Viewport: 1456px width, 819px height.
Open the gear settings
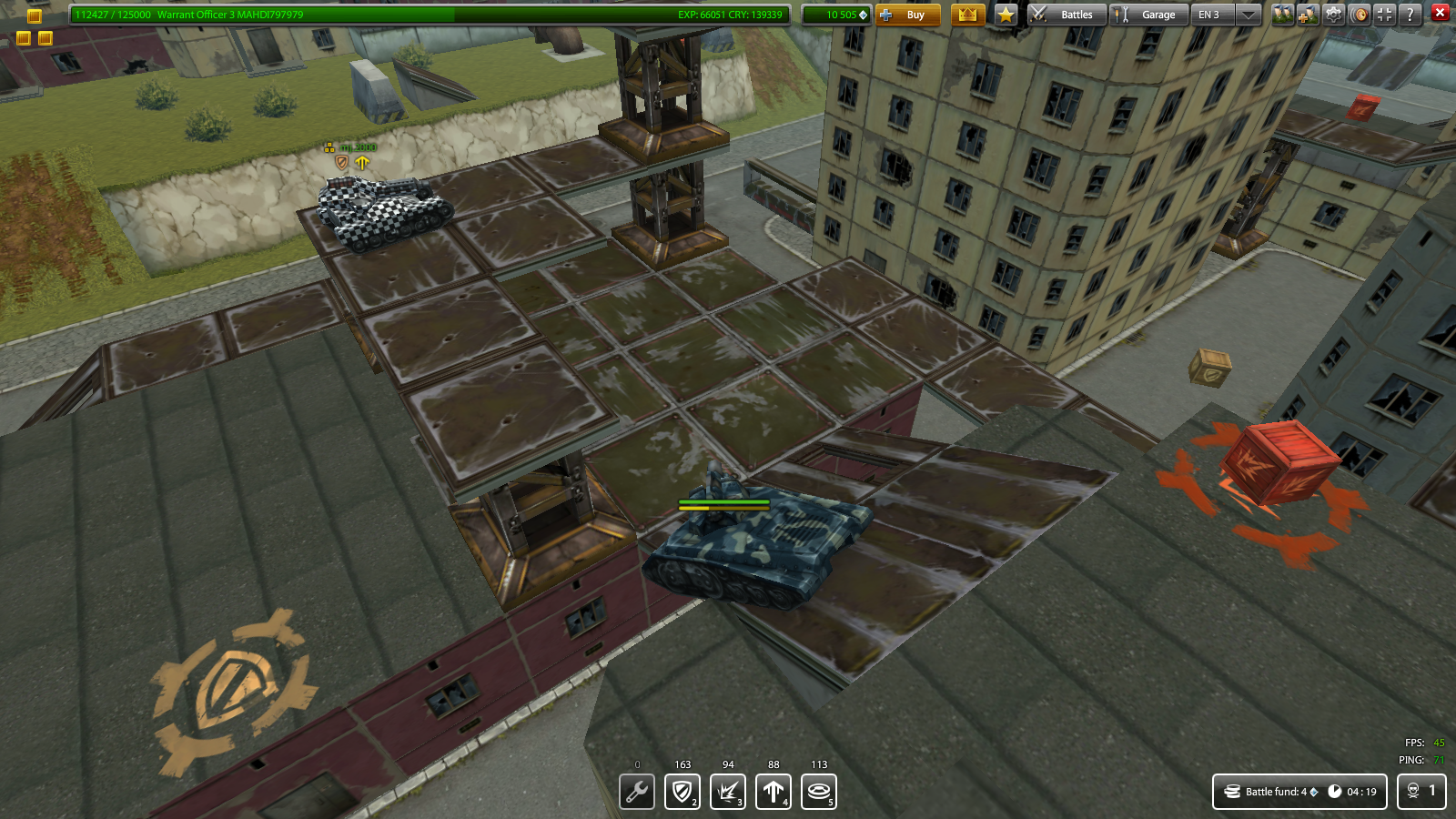[x=1334, y=15]
